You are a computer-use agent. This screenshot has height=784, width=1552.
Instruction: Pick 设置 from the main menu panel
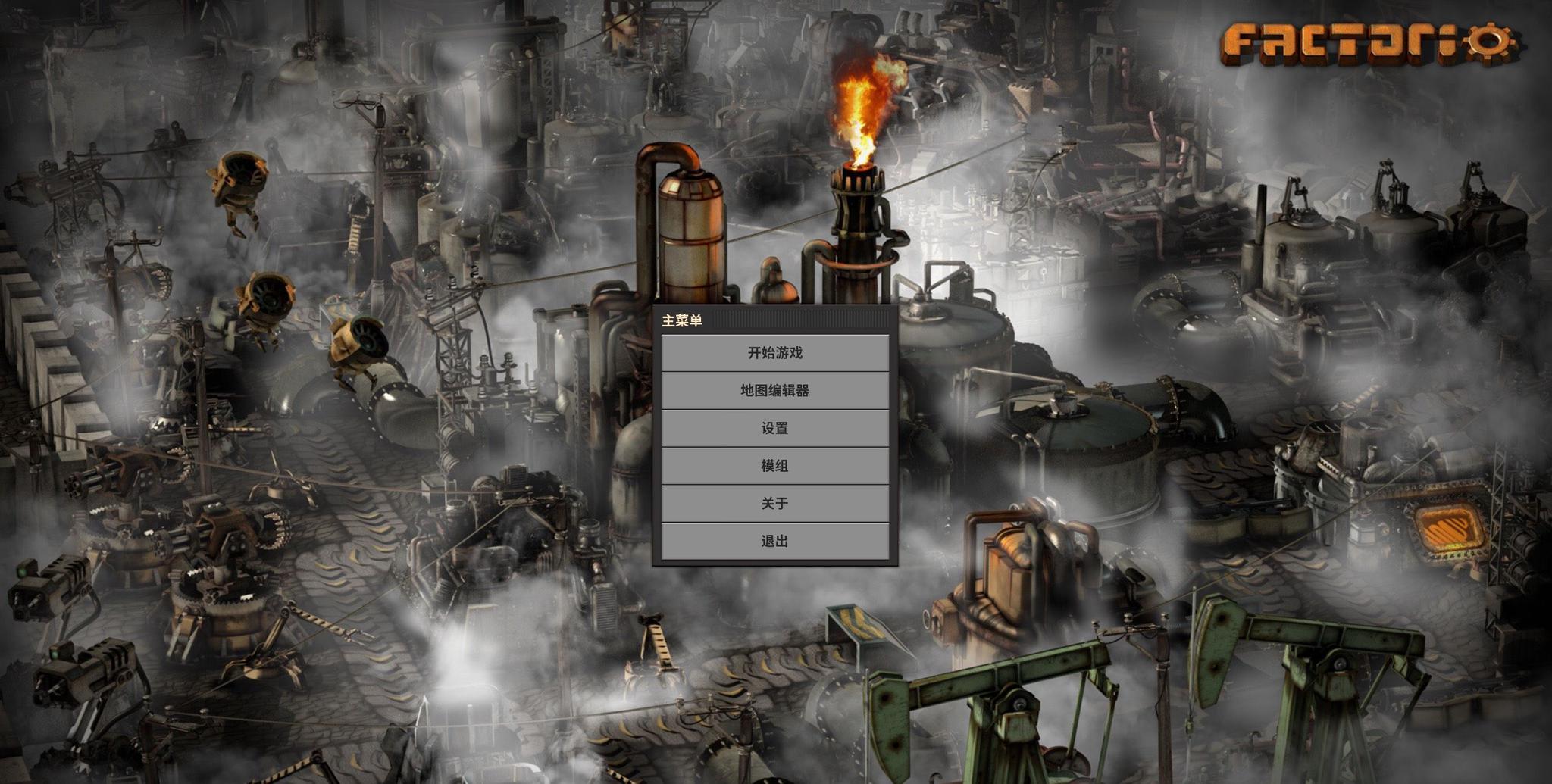774,429
